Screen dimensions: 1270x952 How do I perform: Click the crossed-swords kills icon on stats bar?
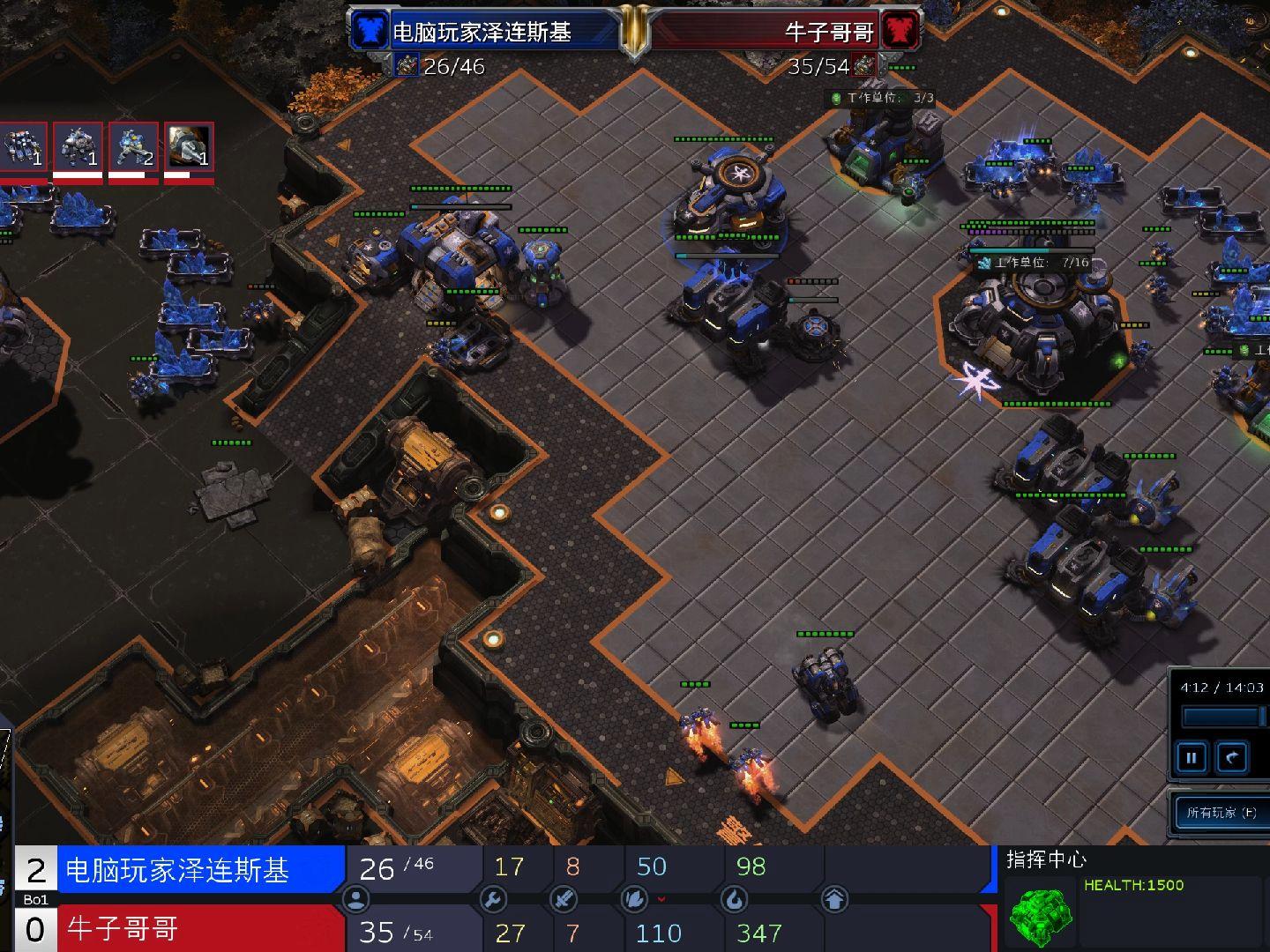563,898
